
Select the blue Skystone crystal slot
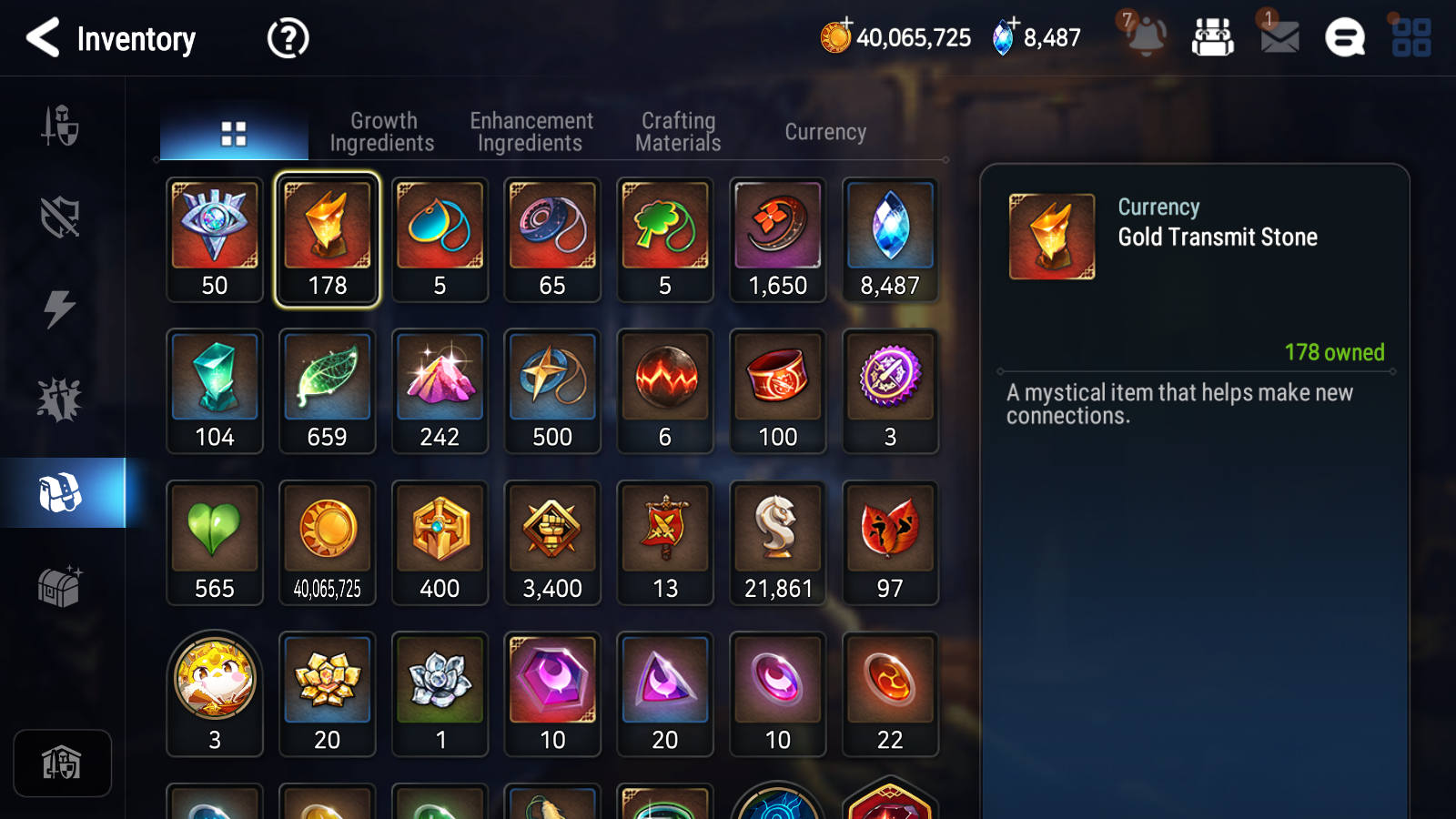point(890,239)
